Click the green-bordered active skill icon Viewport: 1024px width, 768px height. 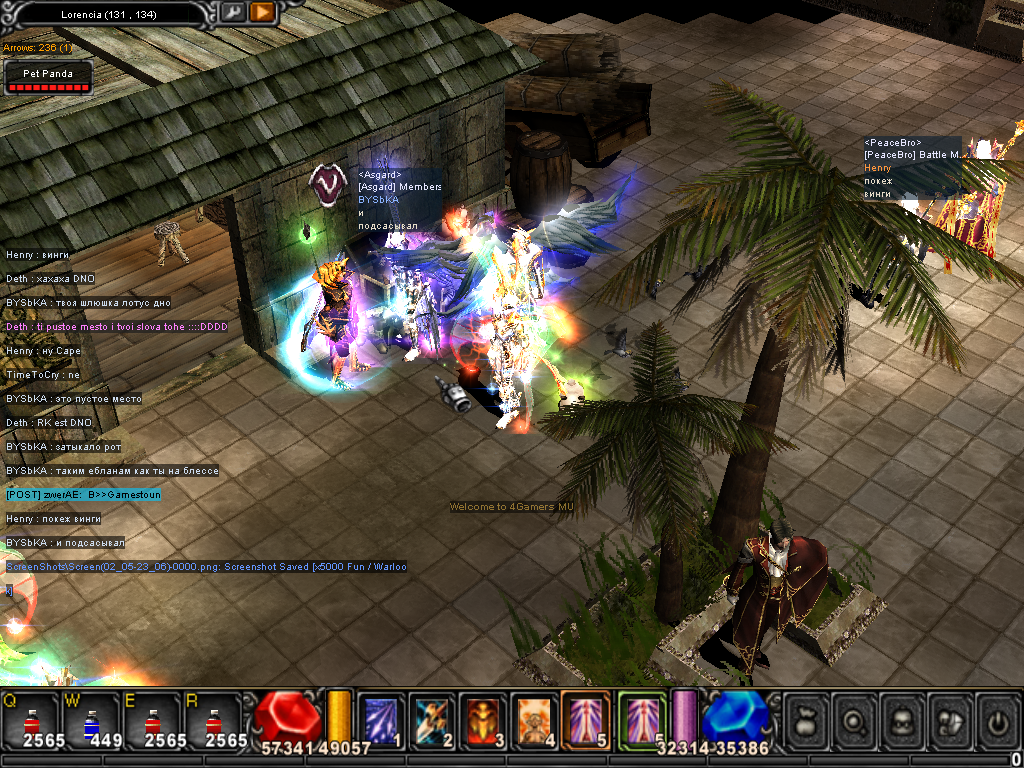(641, 718)
